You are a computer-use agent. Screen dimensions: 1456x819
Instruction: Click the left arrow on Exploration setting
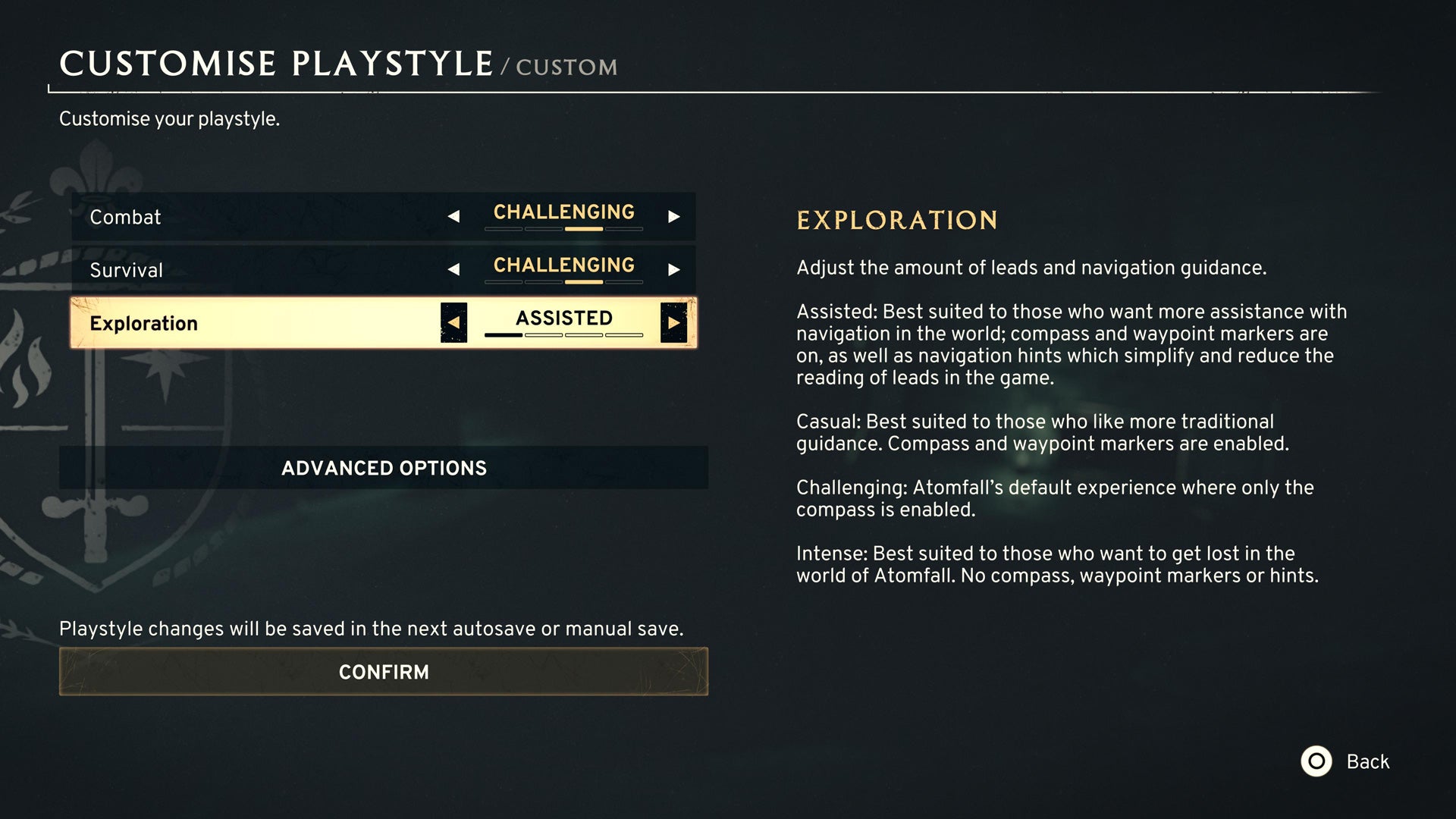coord(453,322)
